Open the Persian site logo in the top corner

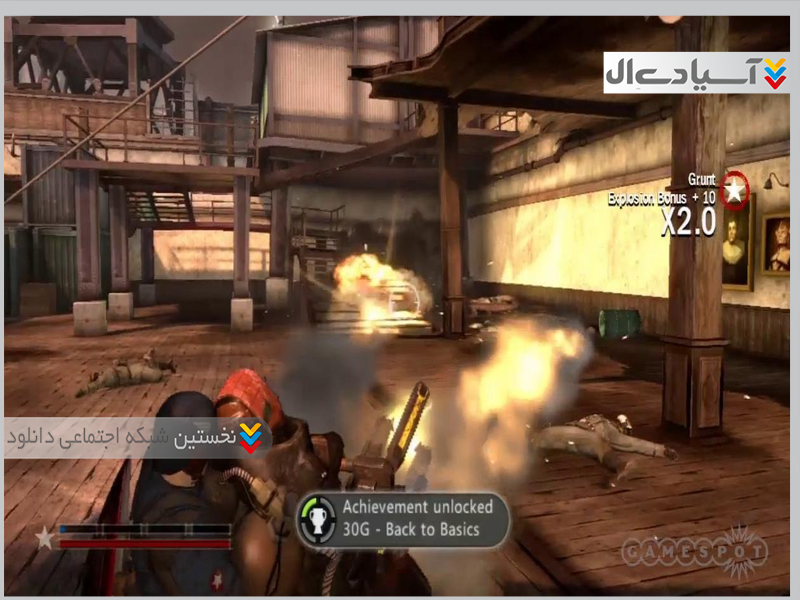(696, 73)
